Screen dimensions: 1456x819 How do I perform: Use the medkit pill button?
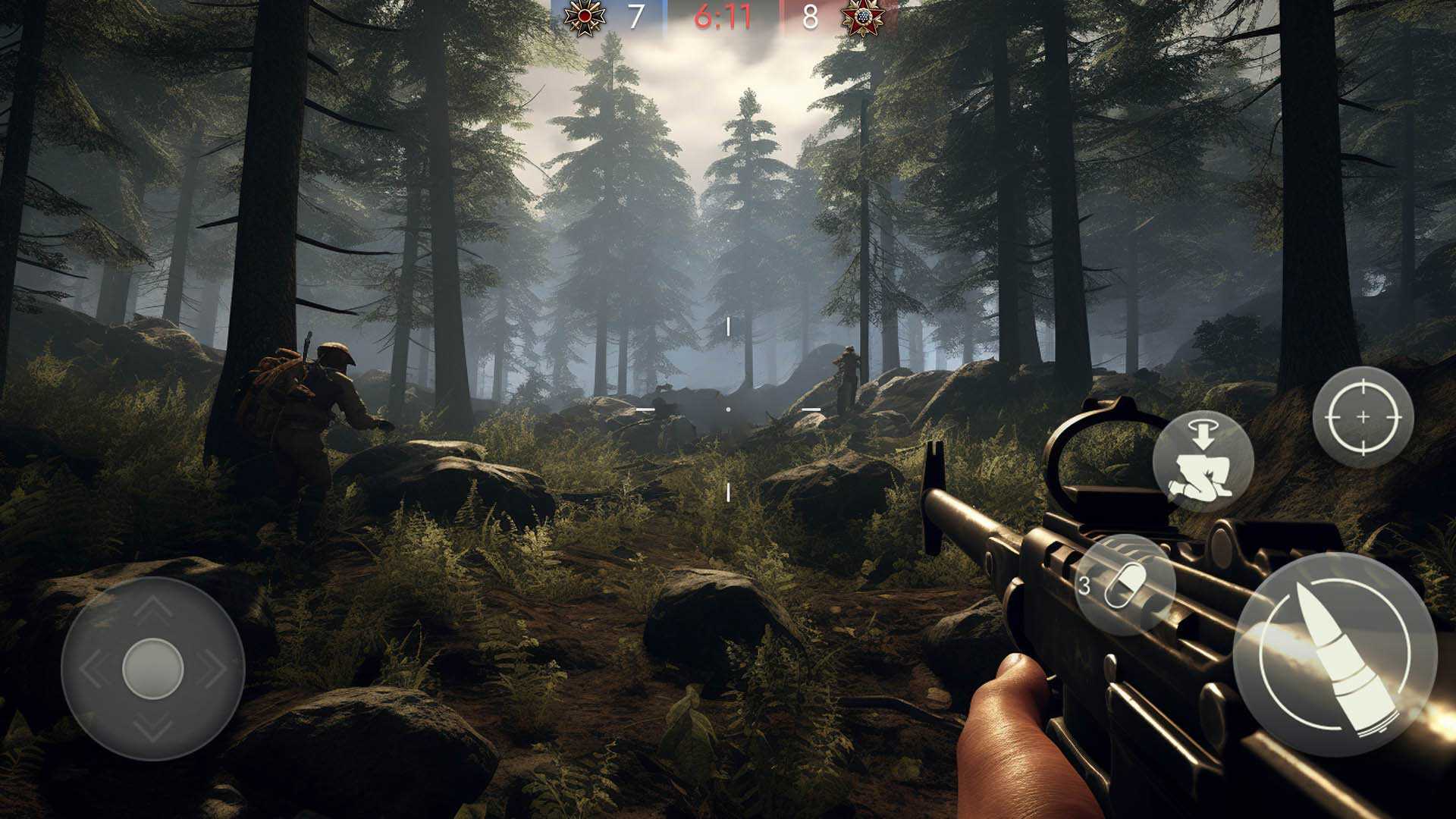coord(1125,585)
